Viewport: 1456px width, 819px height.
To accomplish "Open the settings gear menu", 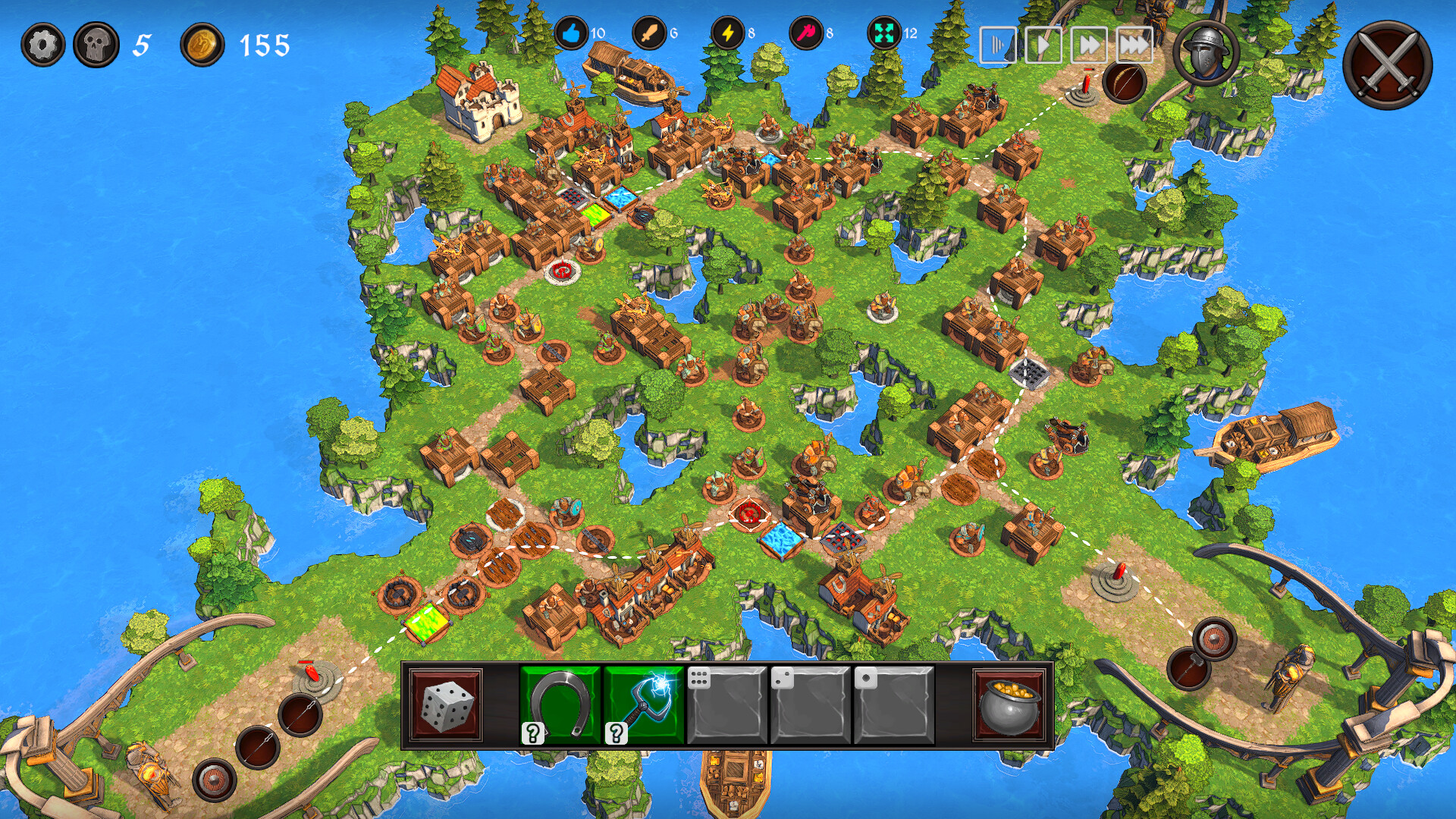I will tap(43, 43).
